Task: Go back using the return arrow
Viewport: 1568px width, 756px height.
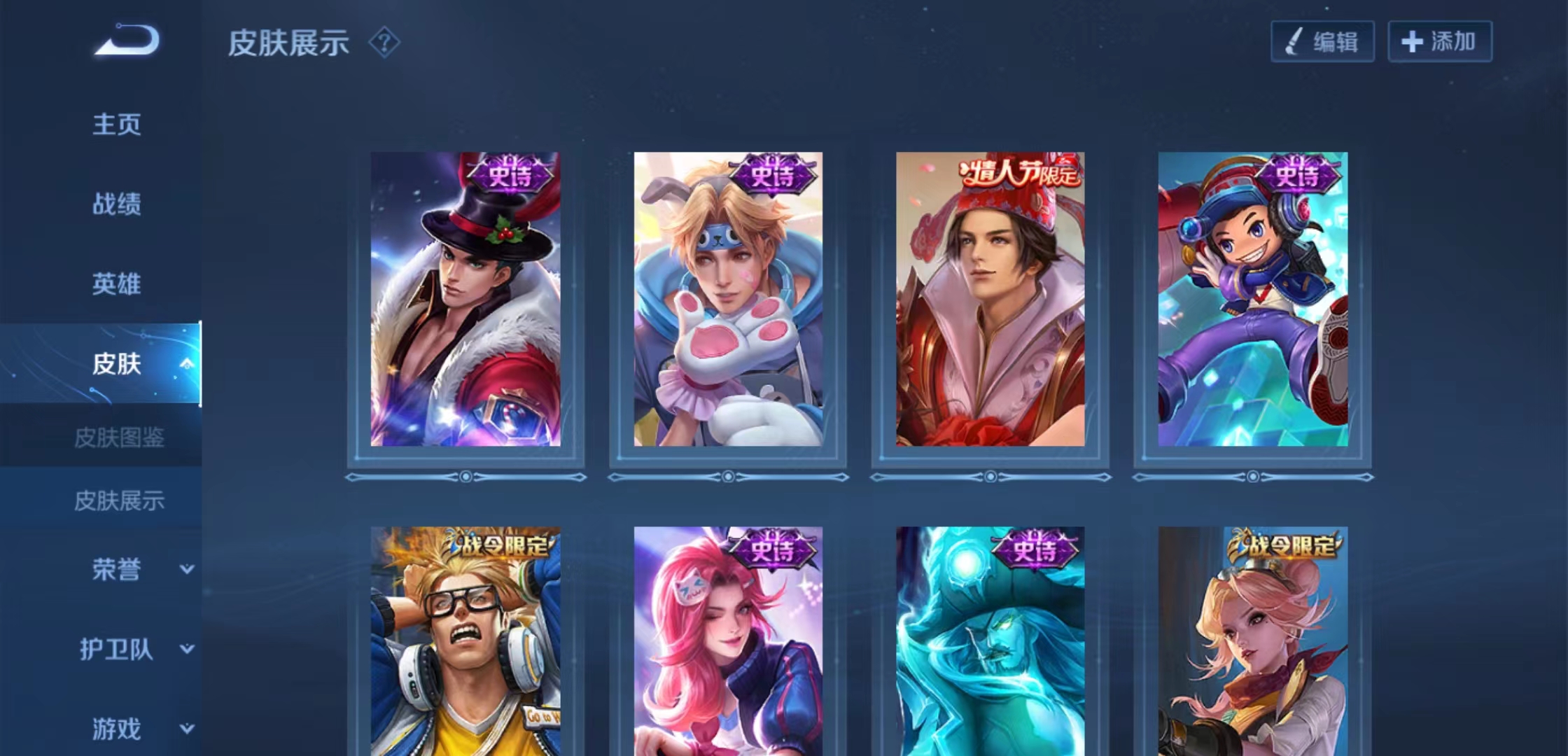Action: click(127, 41)
